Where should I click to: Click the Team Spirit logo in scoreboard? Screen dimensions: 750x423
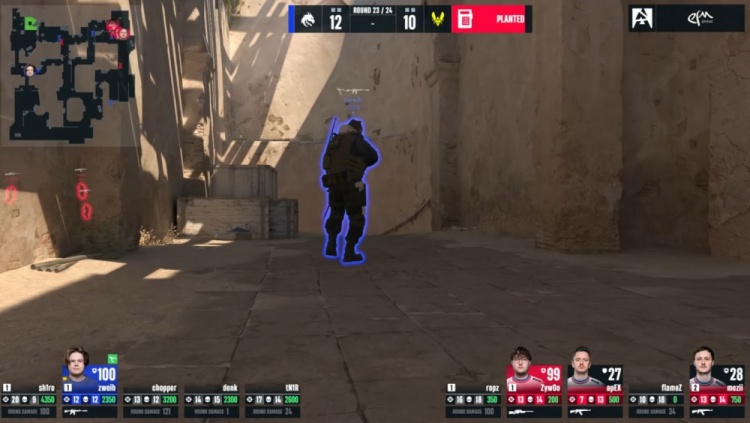pyautogui.click(x=307, y=19)
